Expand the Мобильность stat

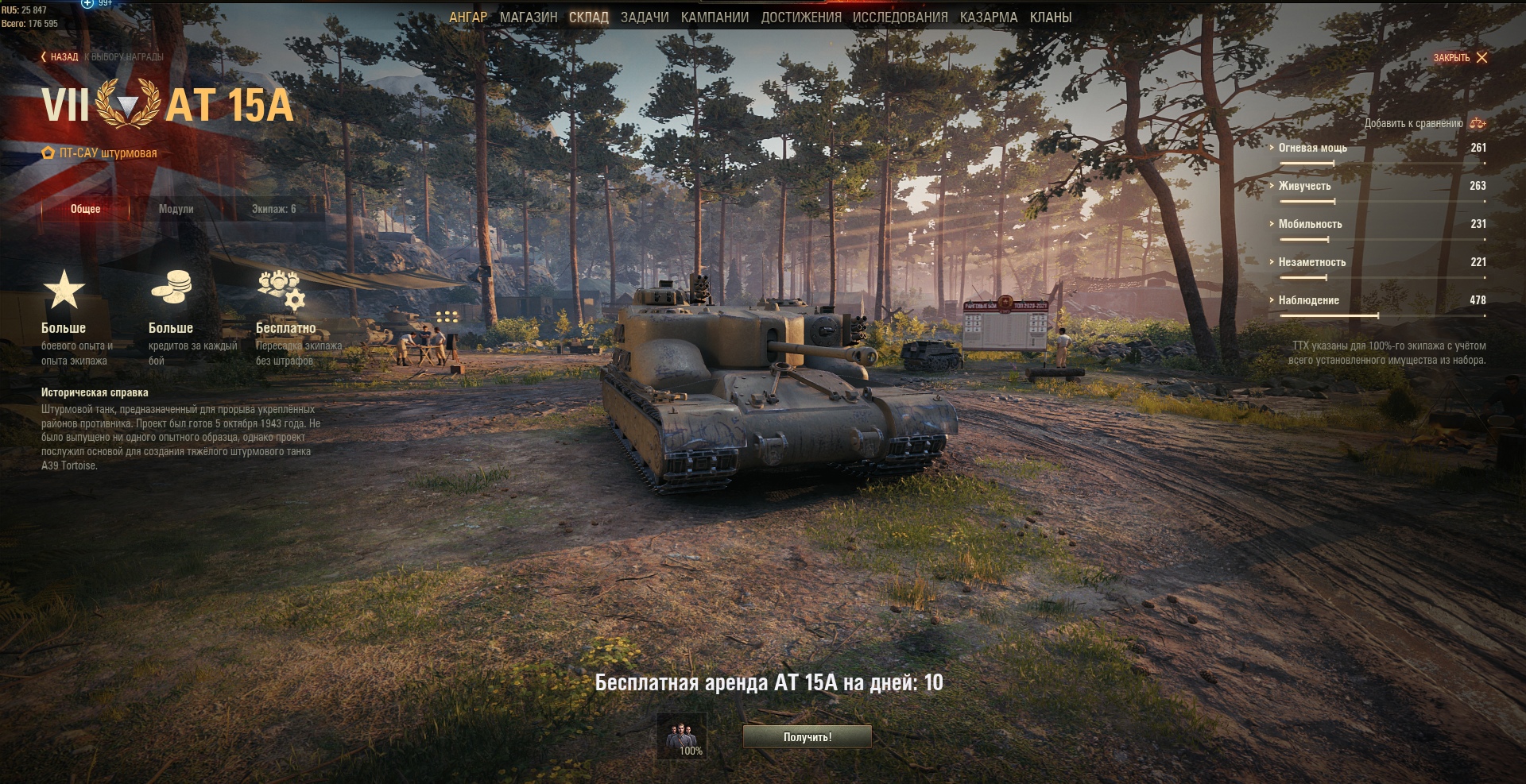(1310, 224)
